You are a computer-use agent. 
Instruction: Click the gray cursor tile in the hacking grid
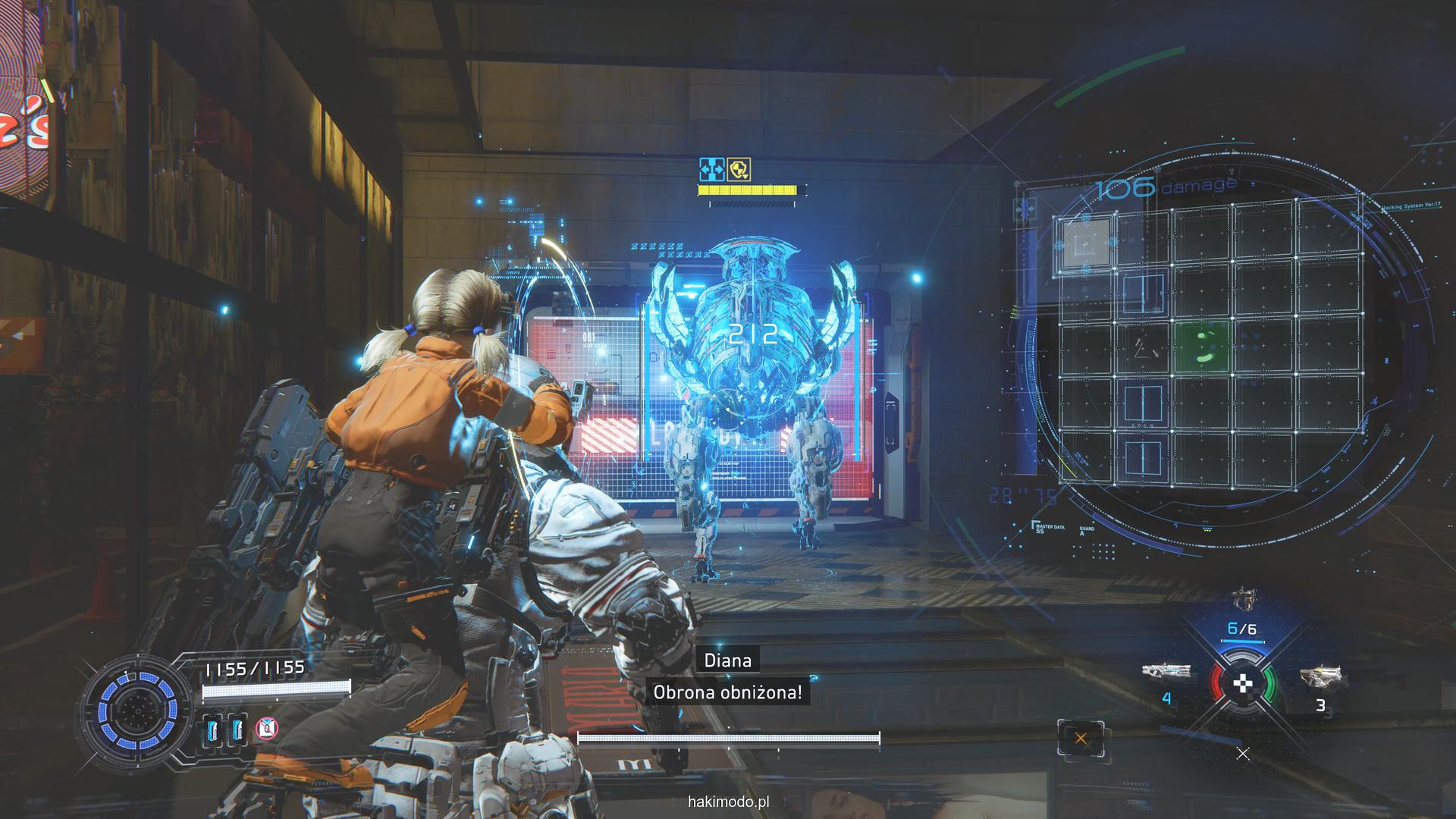(1086, 241)
